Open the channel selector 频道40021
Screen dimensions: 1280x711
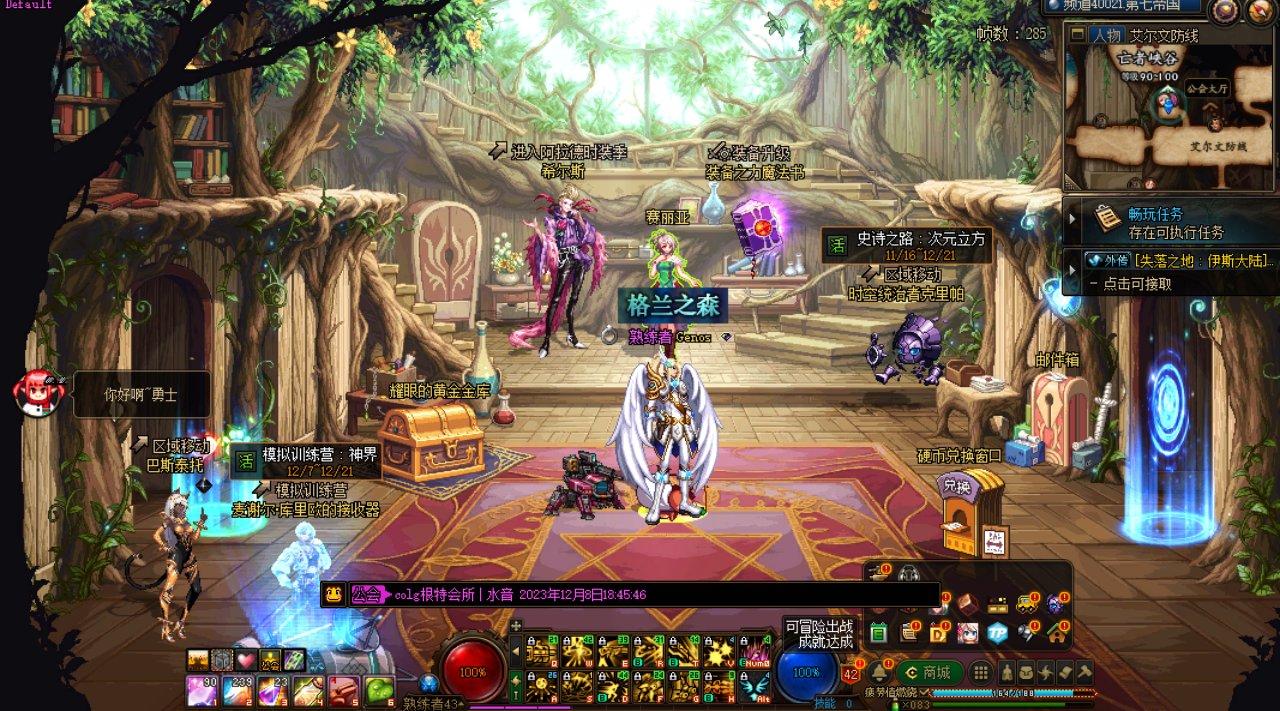pos(1123,6)
